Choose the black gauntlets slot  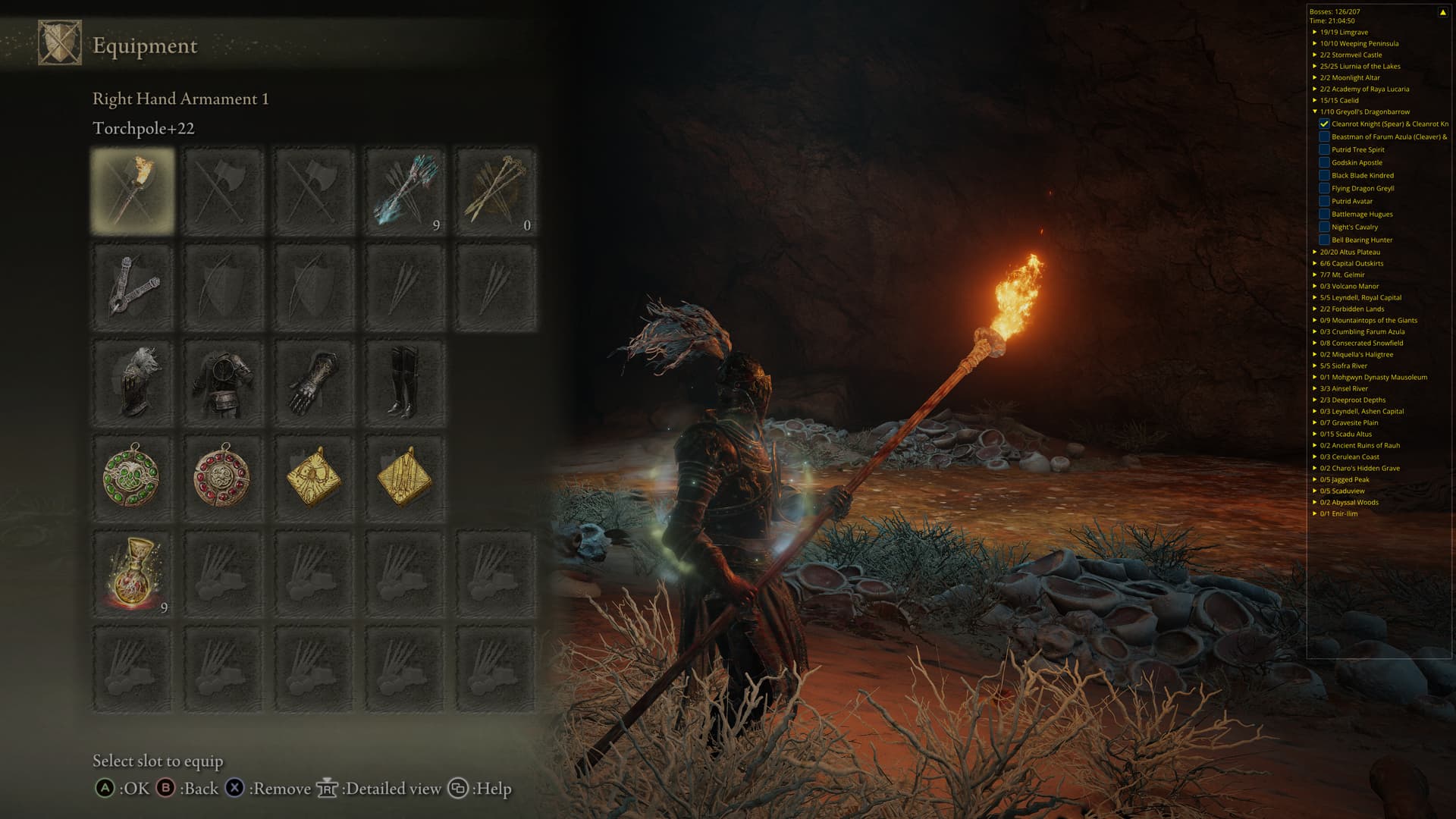[314, 382]
